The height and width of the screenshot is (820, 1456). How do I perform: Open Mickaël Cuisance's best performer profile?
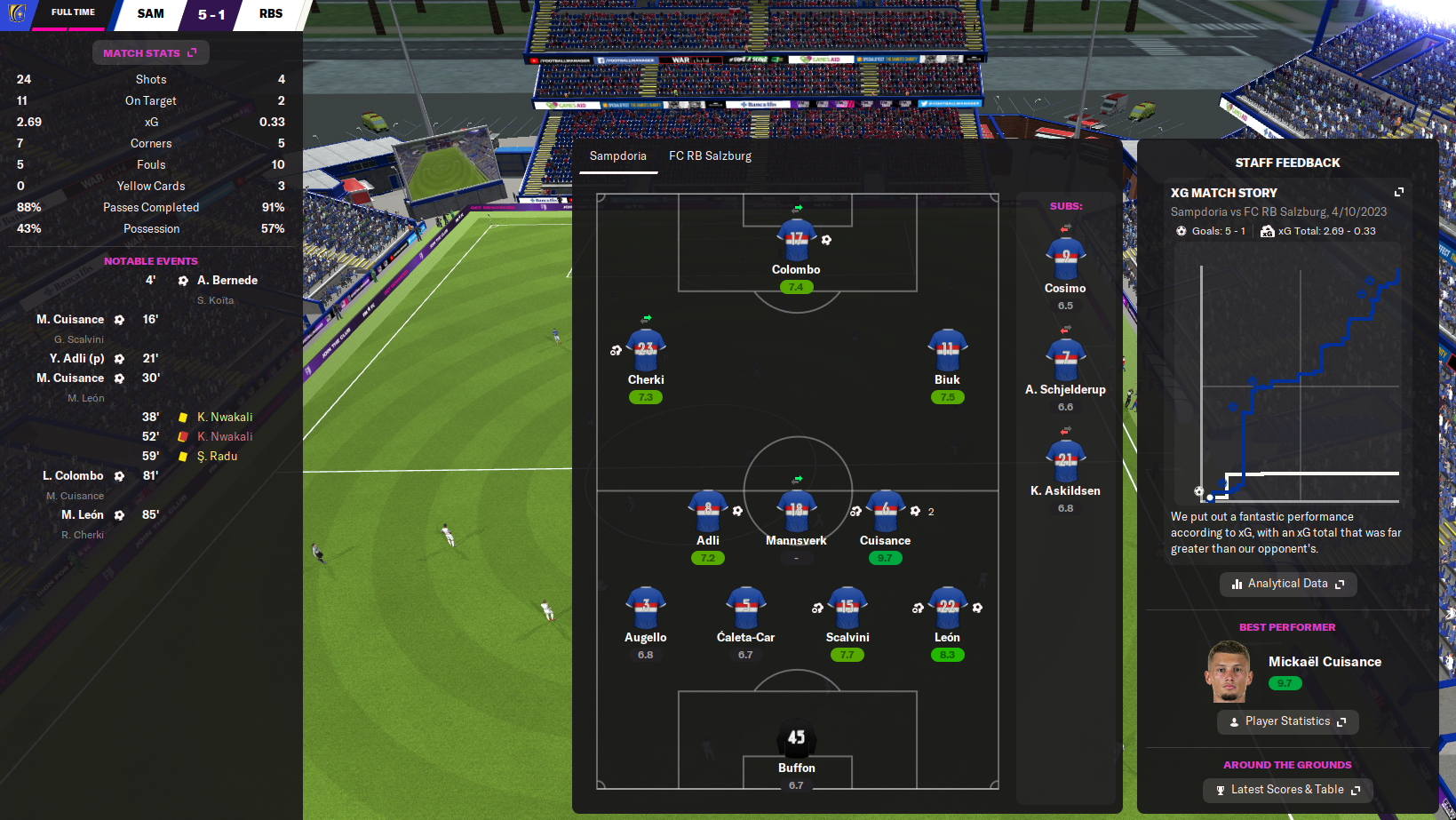coord(1324,662)
